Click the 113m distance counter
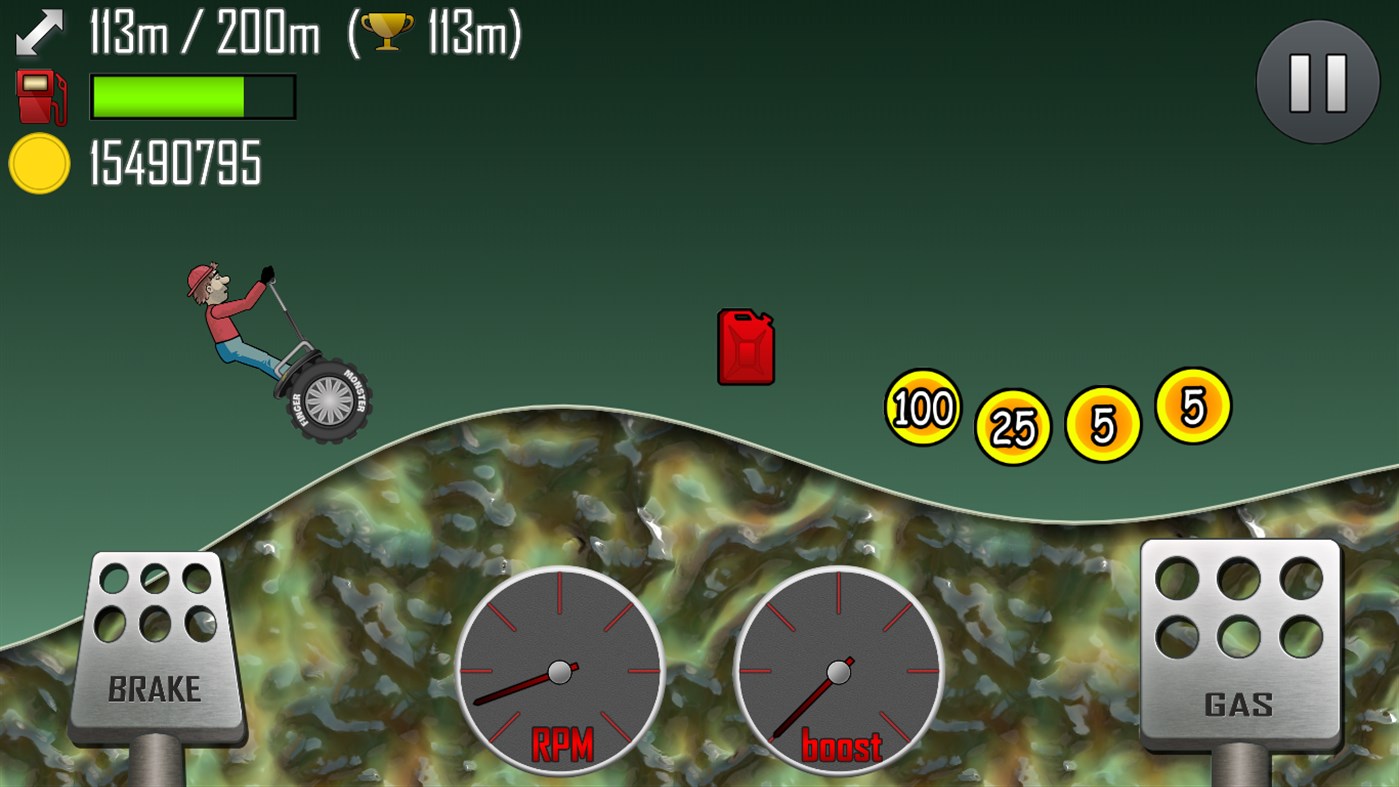 (128, 32)
